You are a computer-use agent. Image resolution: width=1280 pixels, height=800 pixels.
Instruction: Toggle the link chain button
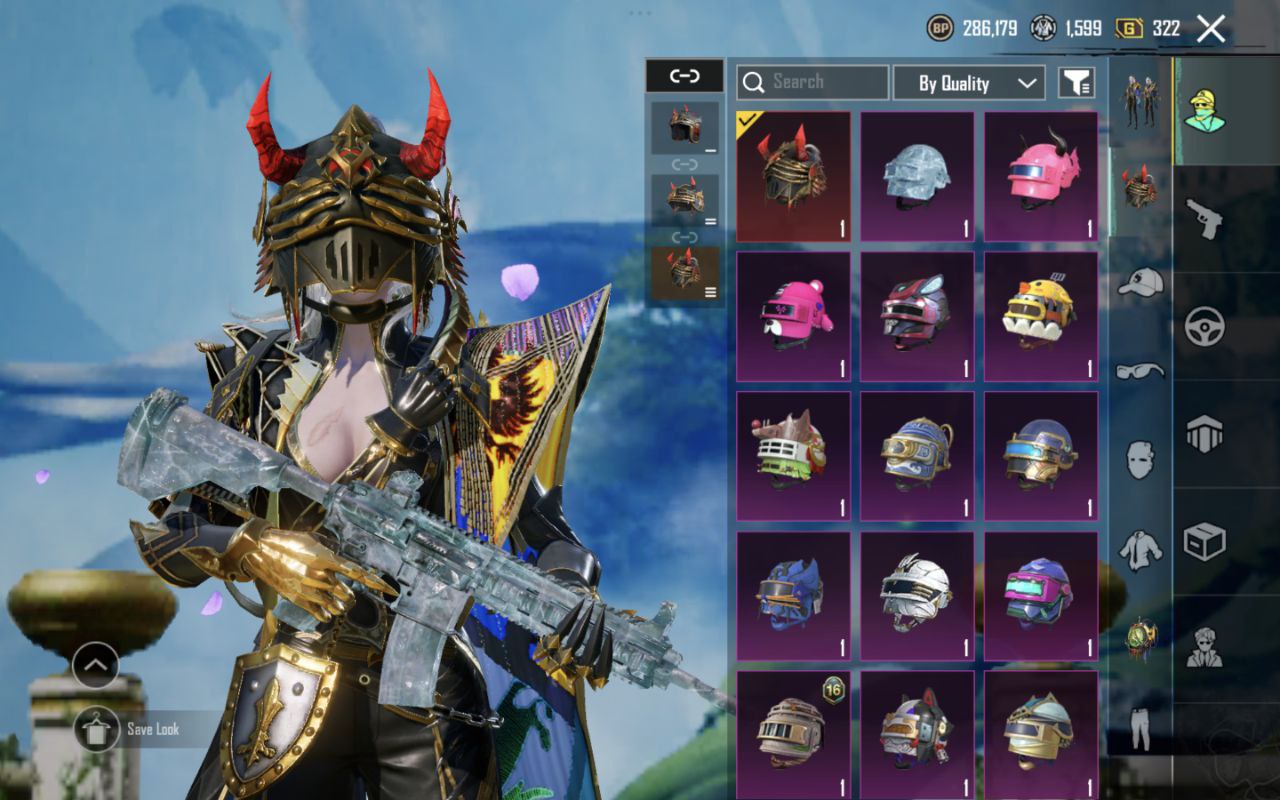click(x=684, y=76)
